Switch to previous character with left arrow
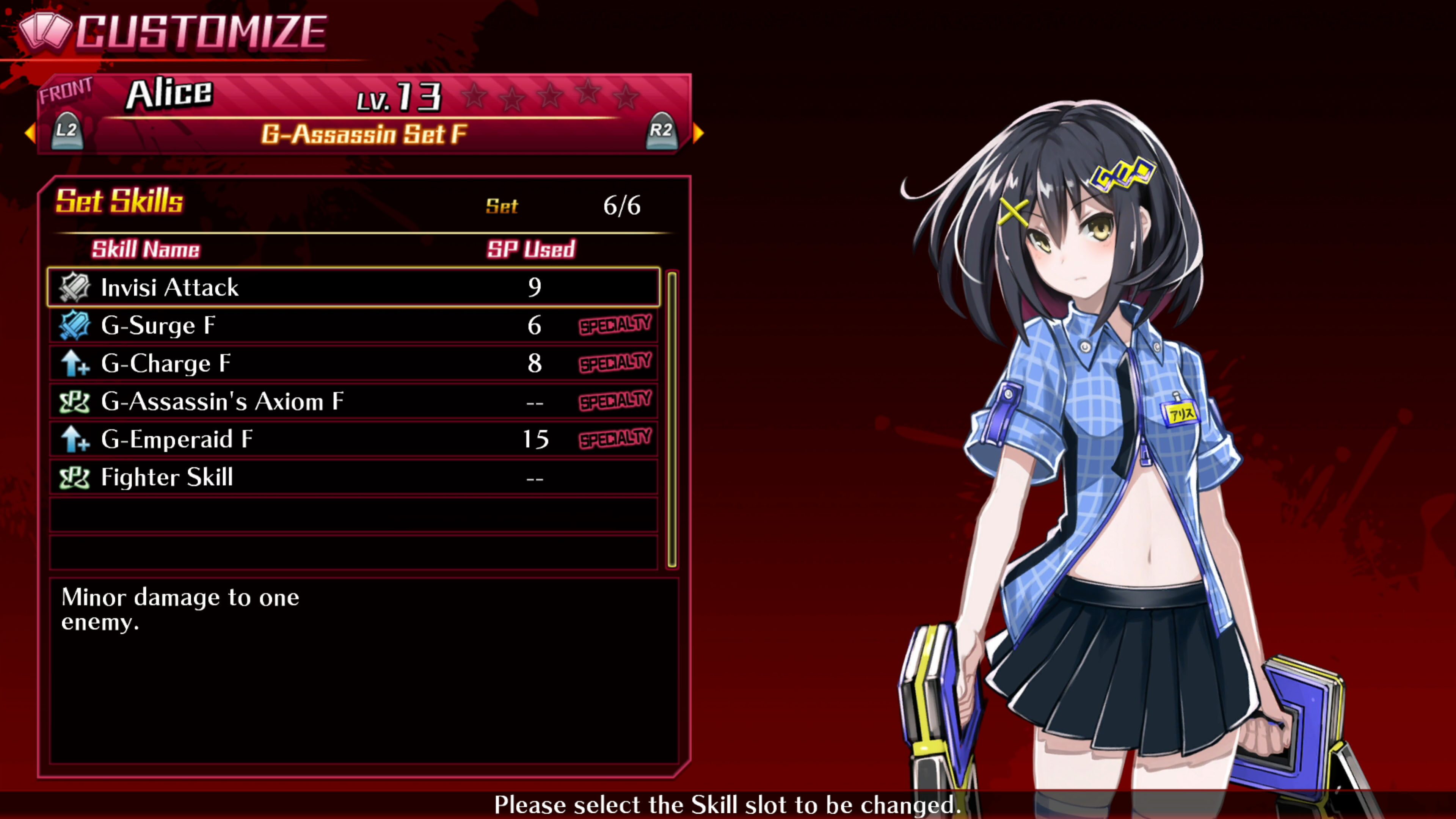Image resolution: width=1456 pixels, height=819 pixels. (30, 133)
